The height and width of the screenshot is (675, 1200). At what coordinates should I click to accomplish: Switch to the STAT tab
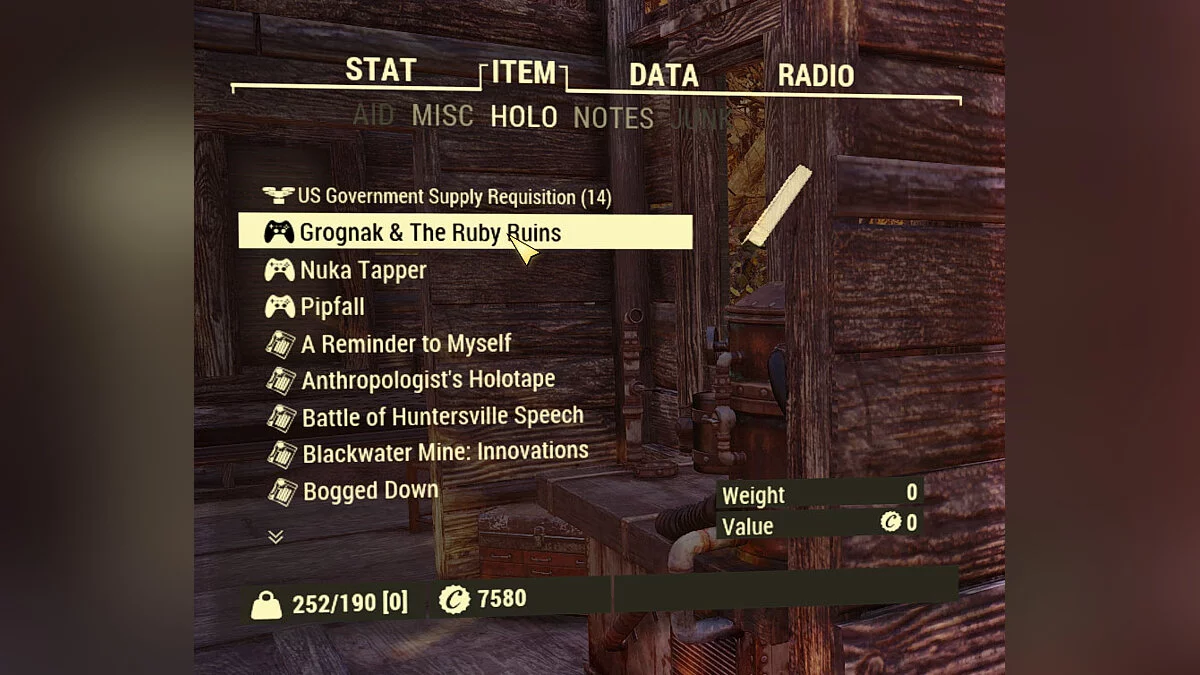tap(380, 71)
